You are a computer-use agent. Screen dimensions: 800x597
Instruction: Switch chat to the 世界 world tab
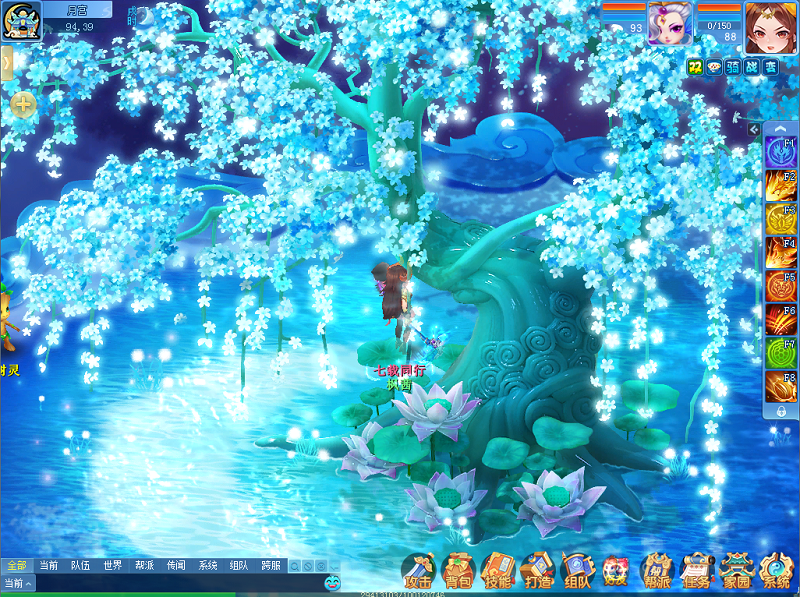[112, 565]
